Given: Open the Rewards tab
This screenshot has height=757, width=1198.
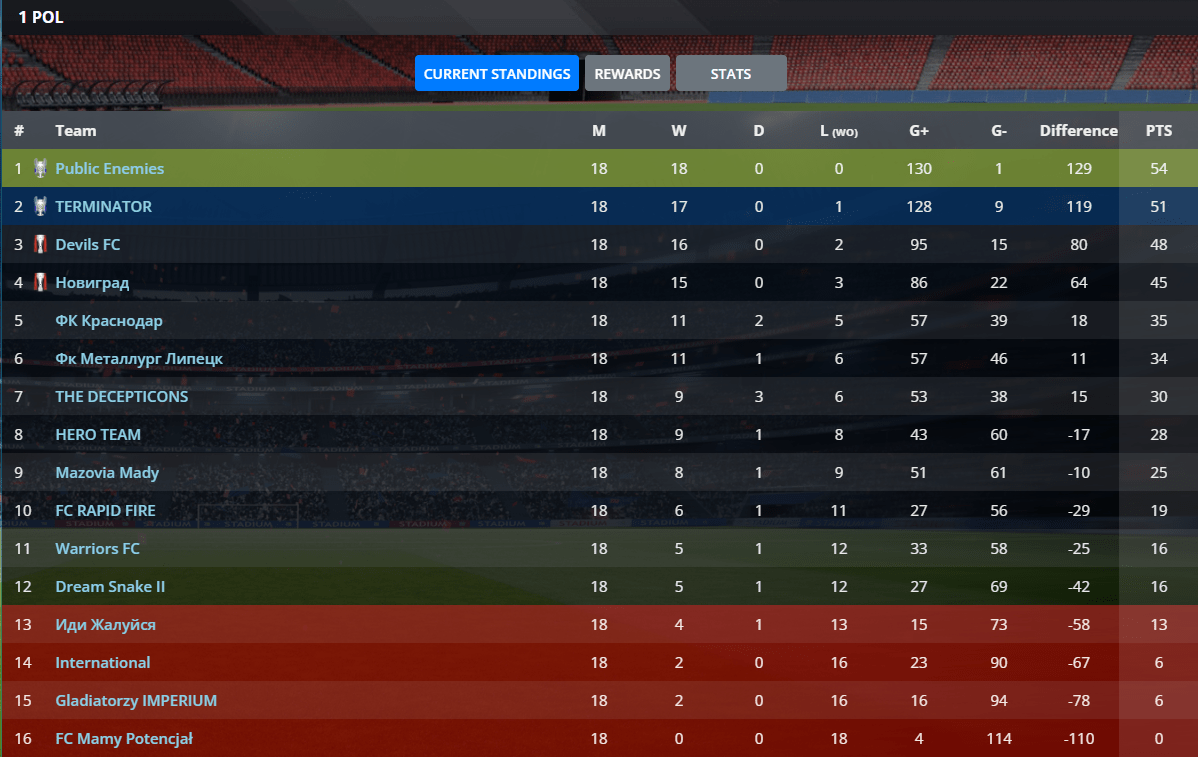Looking at the screenshot, I should pos(627,74).
